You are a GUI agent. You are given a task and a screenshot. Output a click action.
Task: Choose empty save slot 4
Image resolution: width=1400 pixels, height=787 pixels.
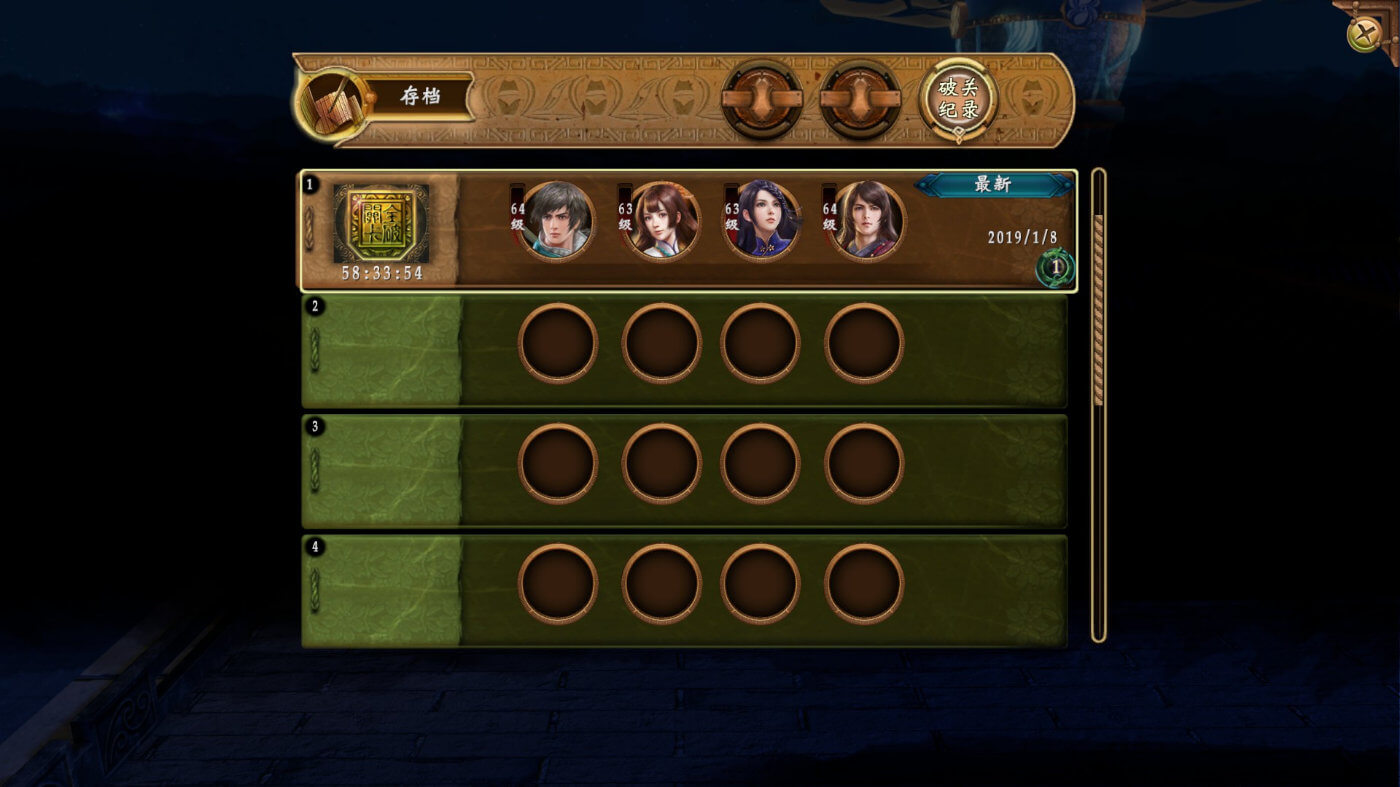[684, 591]
